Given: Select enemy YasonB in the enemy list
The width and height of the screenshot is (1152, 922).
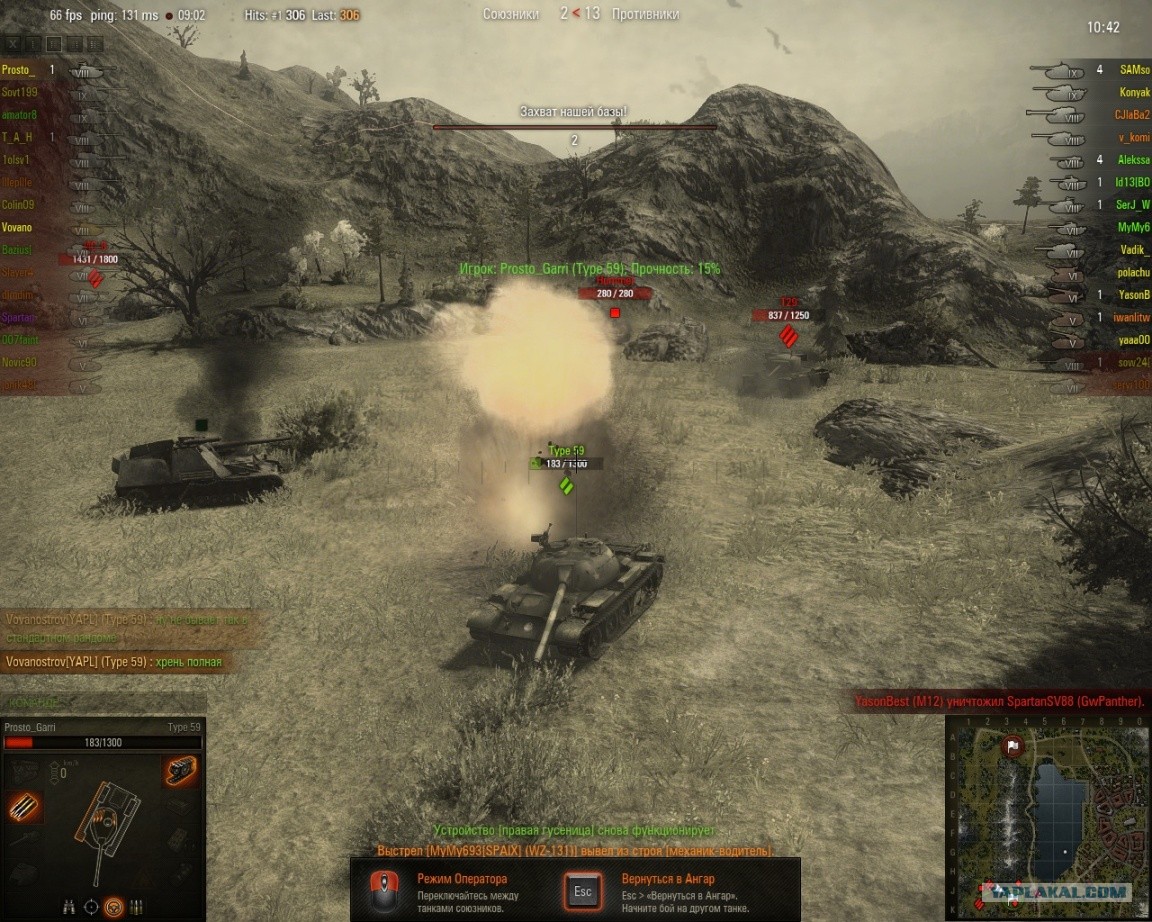Looking at the screenshot, I should point(1134,295).
